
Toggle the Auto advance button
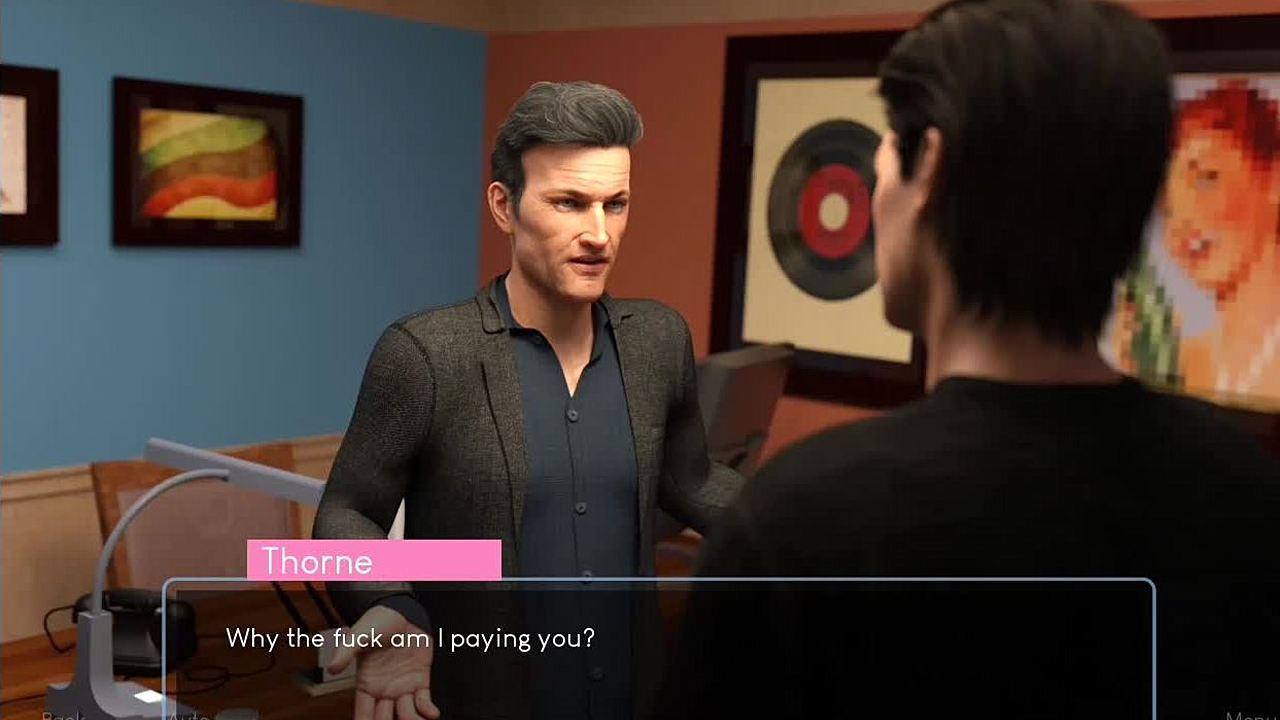187,715
